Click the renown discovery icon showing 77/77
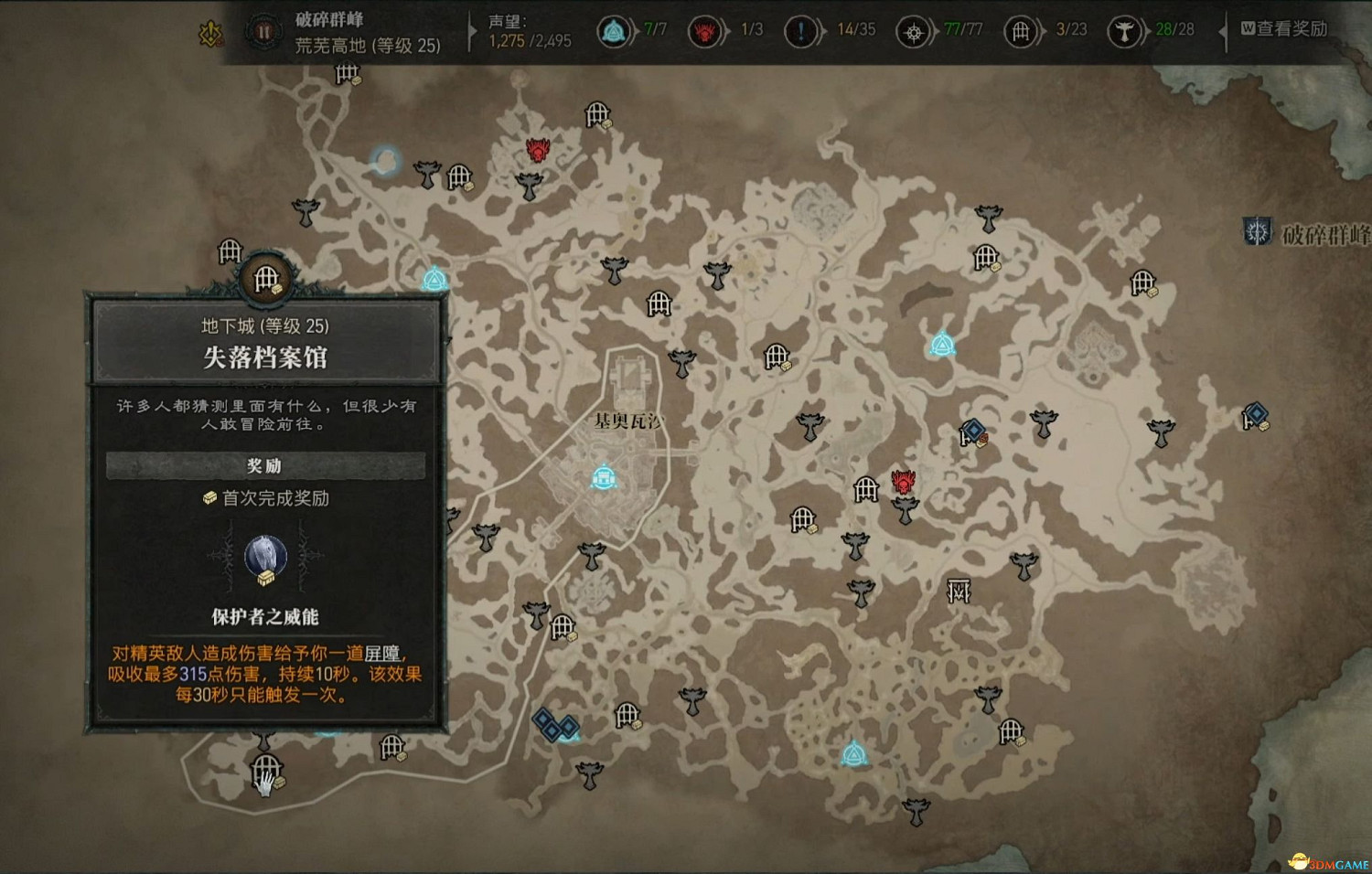 915,29
